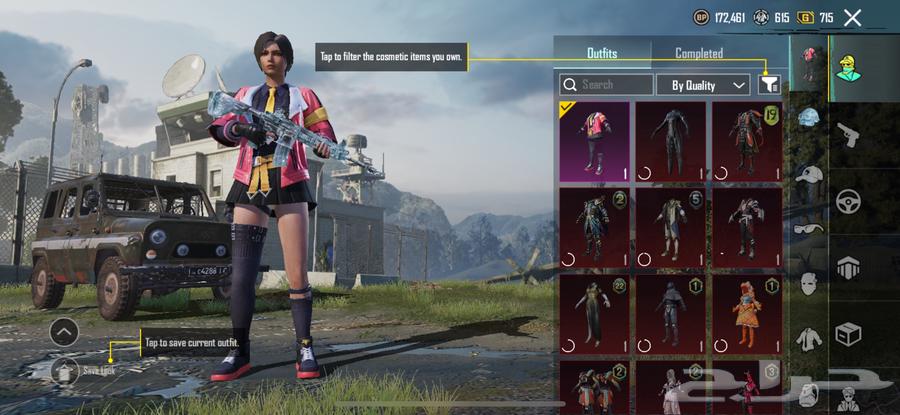
Task: Open the crate box section
Action: click(x=850, y=334)
